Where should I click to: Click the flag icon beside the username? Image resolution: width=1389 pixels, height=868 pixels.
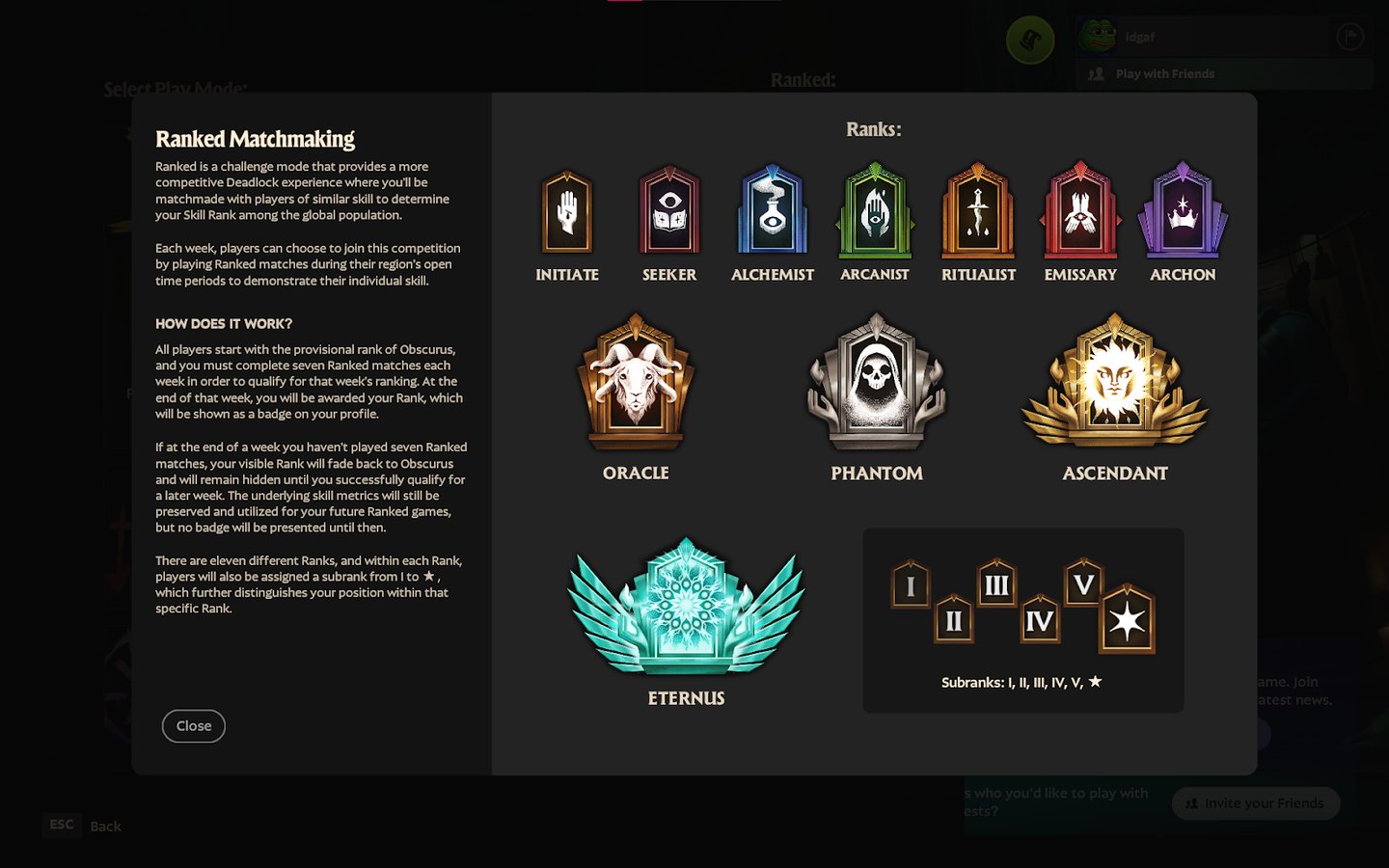(1349, 36)
